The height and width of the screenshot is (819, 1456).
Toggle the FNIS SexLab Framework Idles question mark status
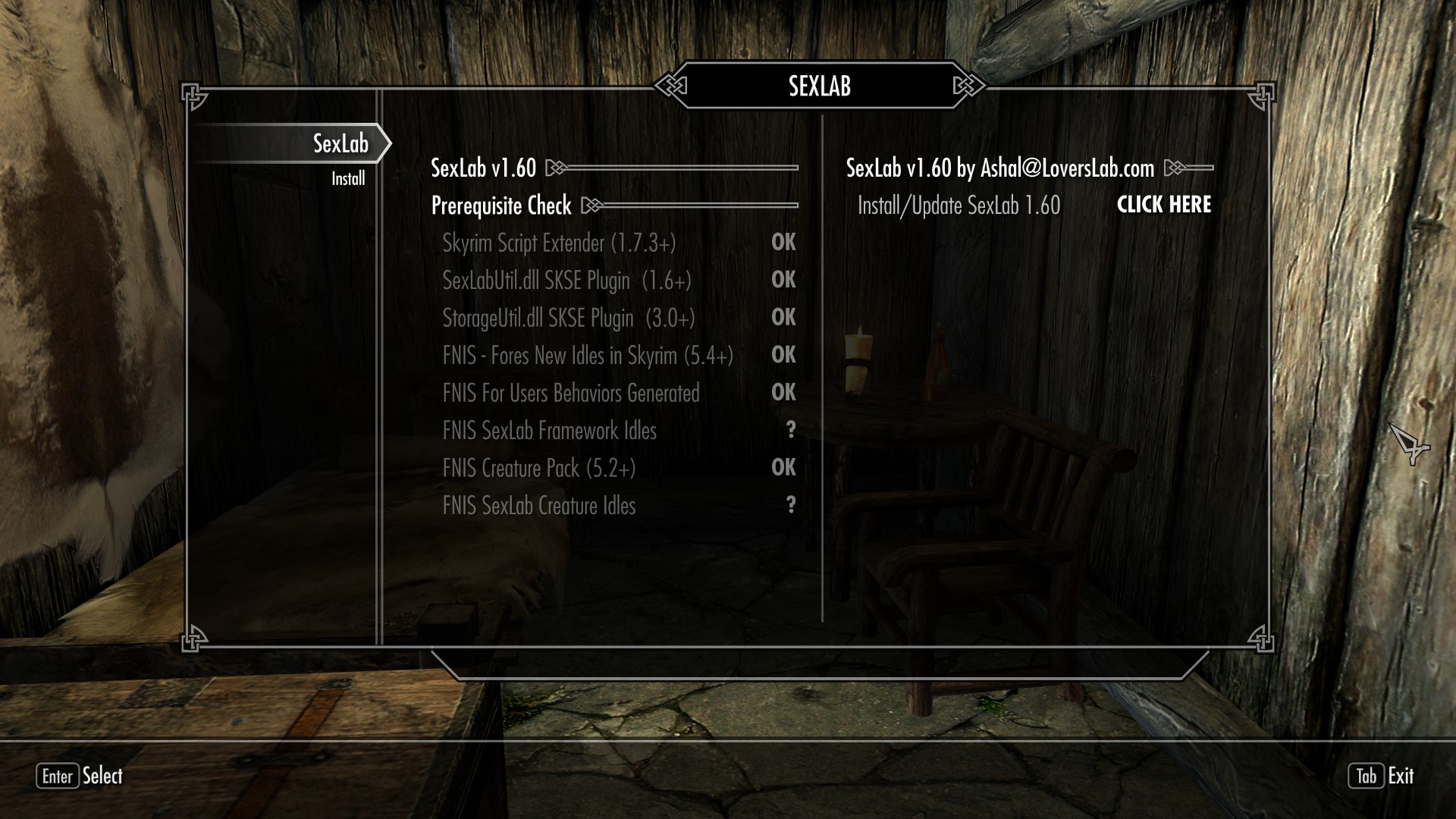point(792,431)
